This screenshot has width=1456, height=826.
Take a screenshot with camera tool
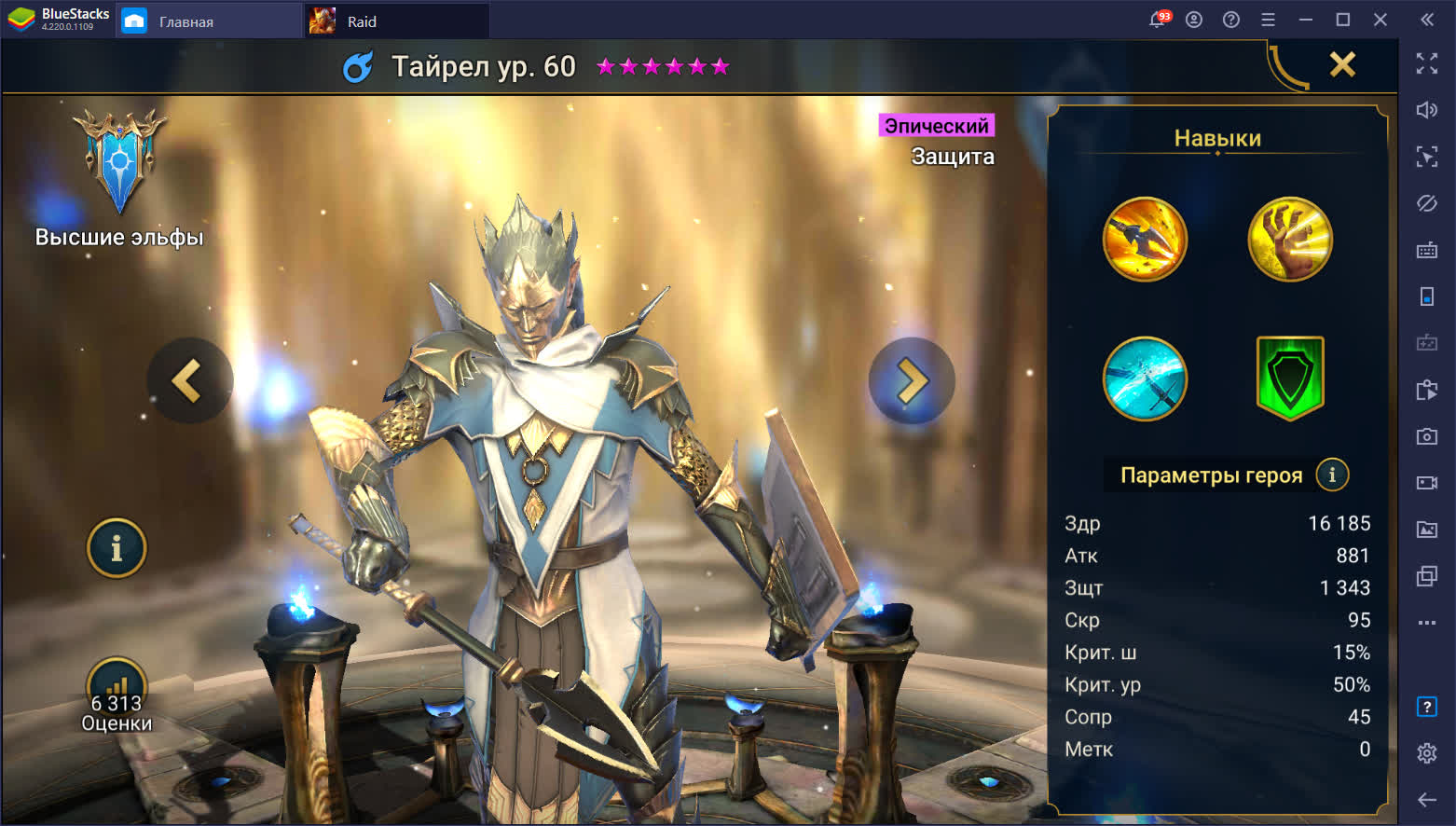1426,436
